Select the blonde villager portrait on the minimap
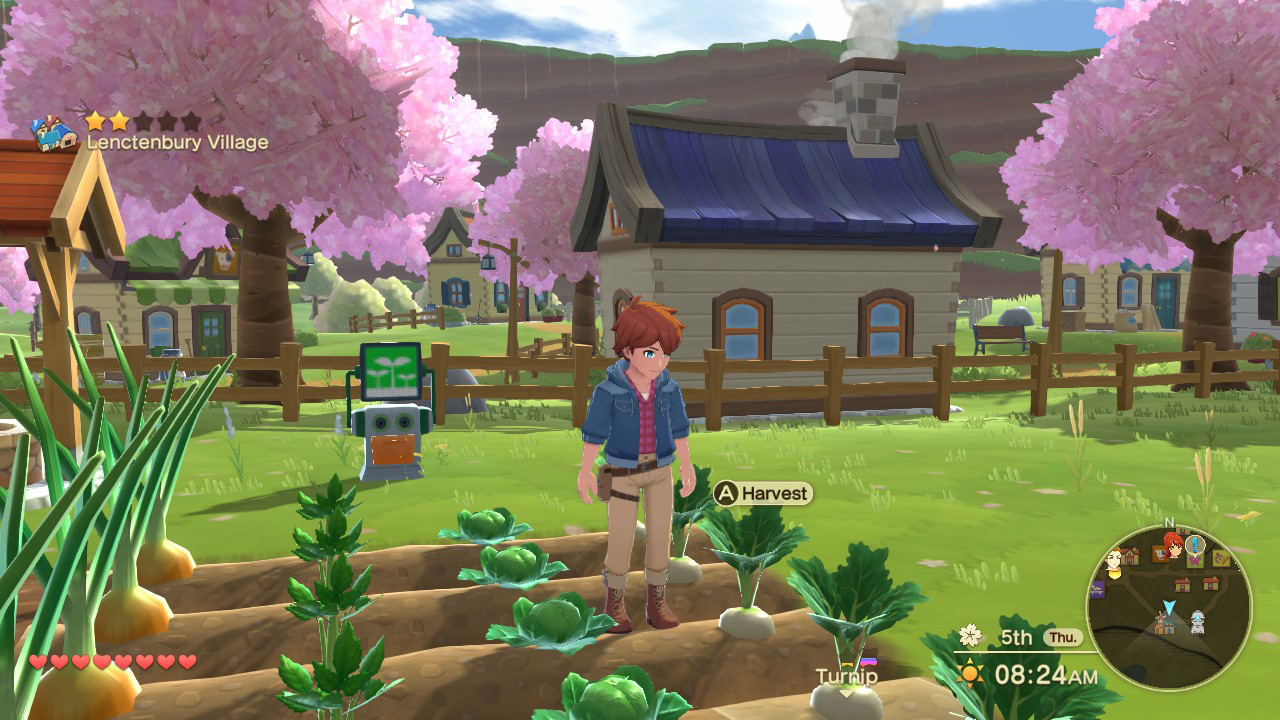Viewport: 1280px width, 720px height. pos(1112,563)
